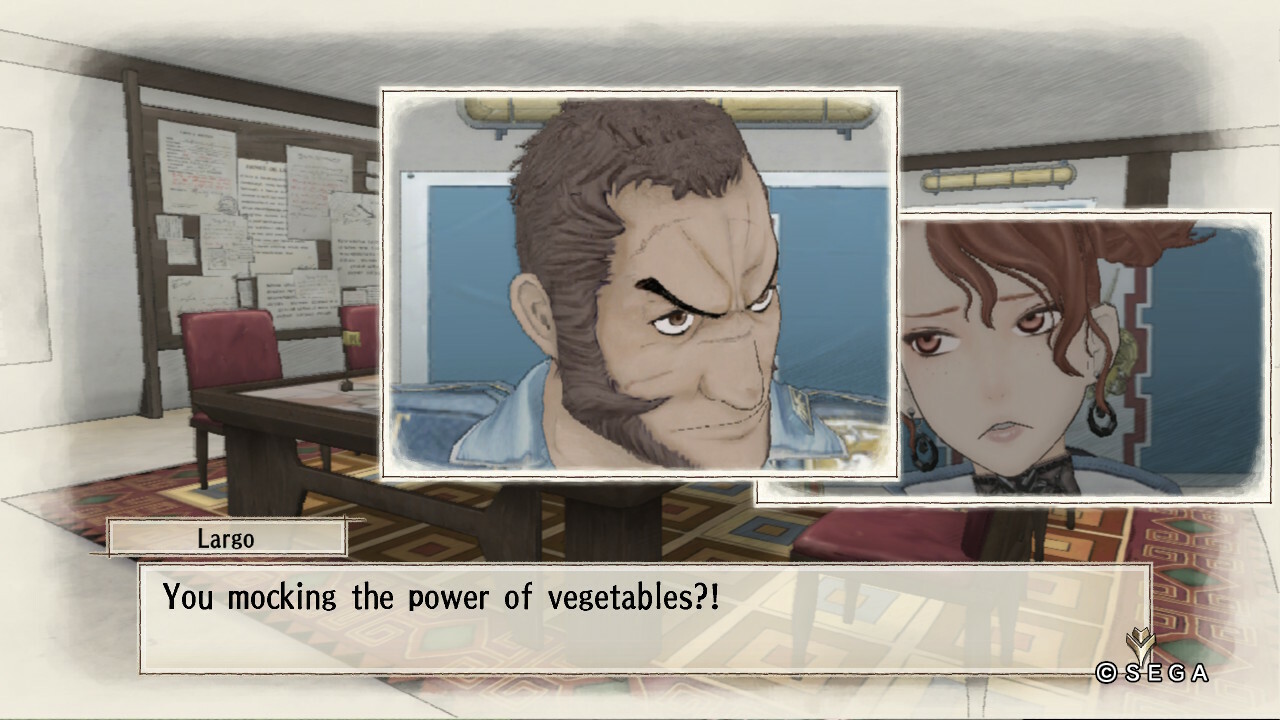Click the dialogue continue indicator icon
The image size is (1280, 720).
(1139, 643)
